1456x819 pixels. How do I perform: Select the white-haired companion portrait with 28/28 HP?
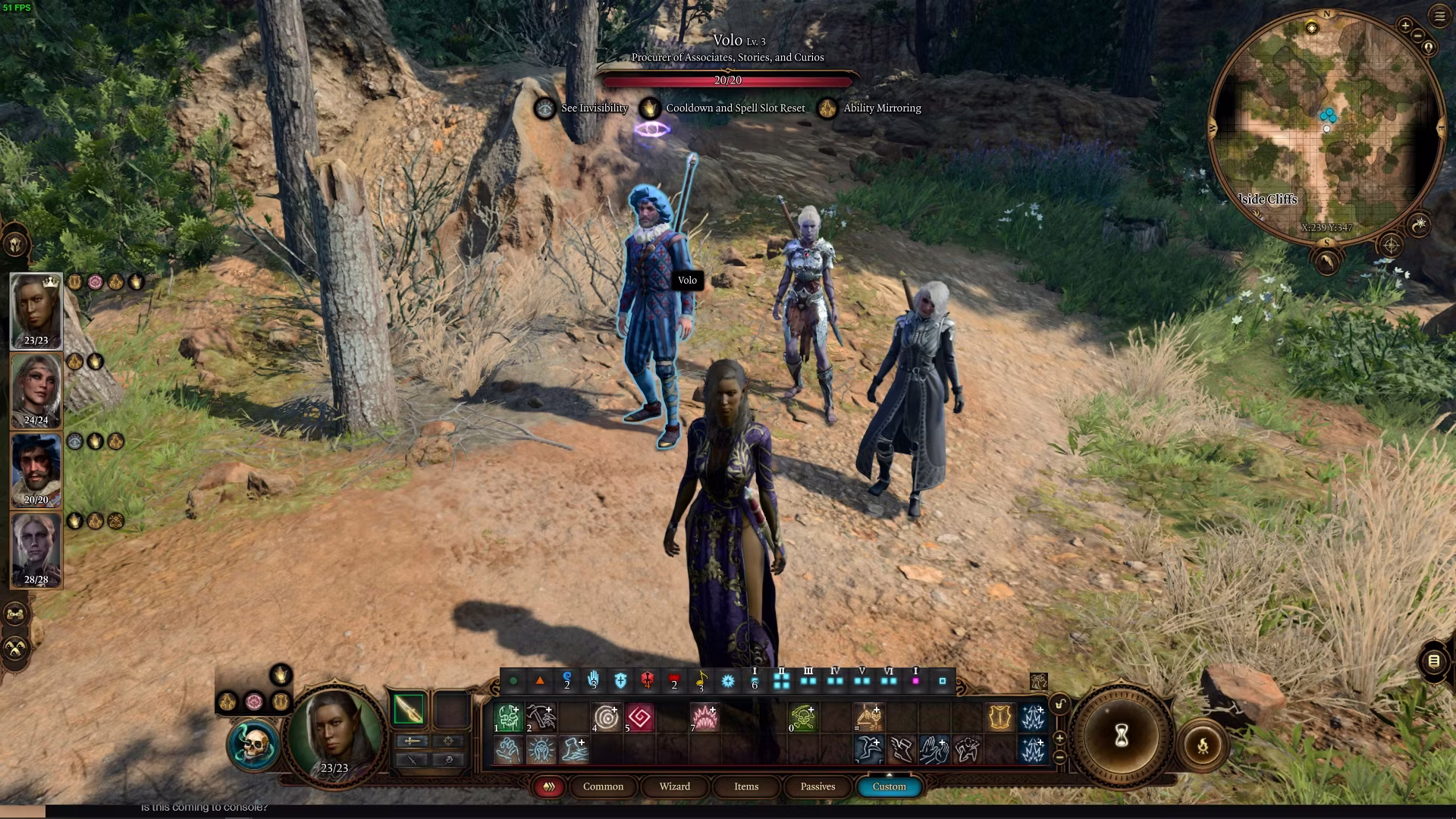coord(36,548)
